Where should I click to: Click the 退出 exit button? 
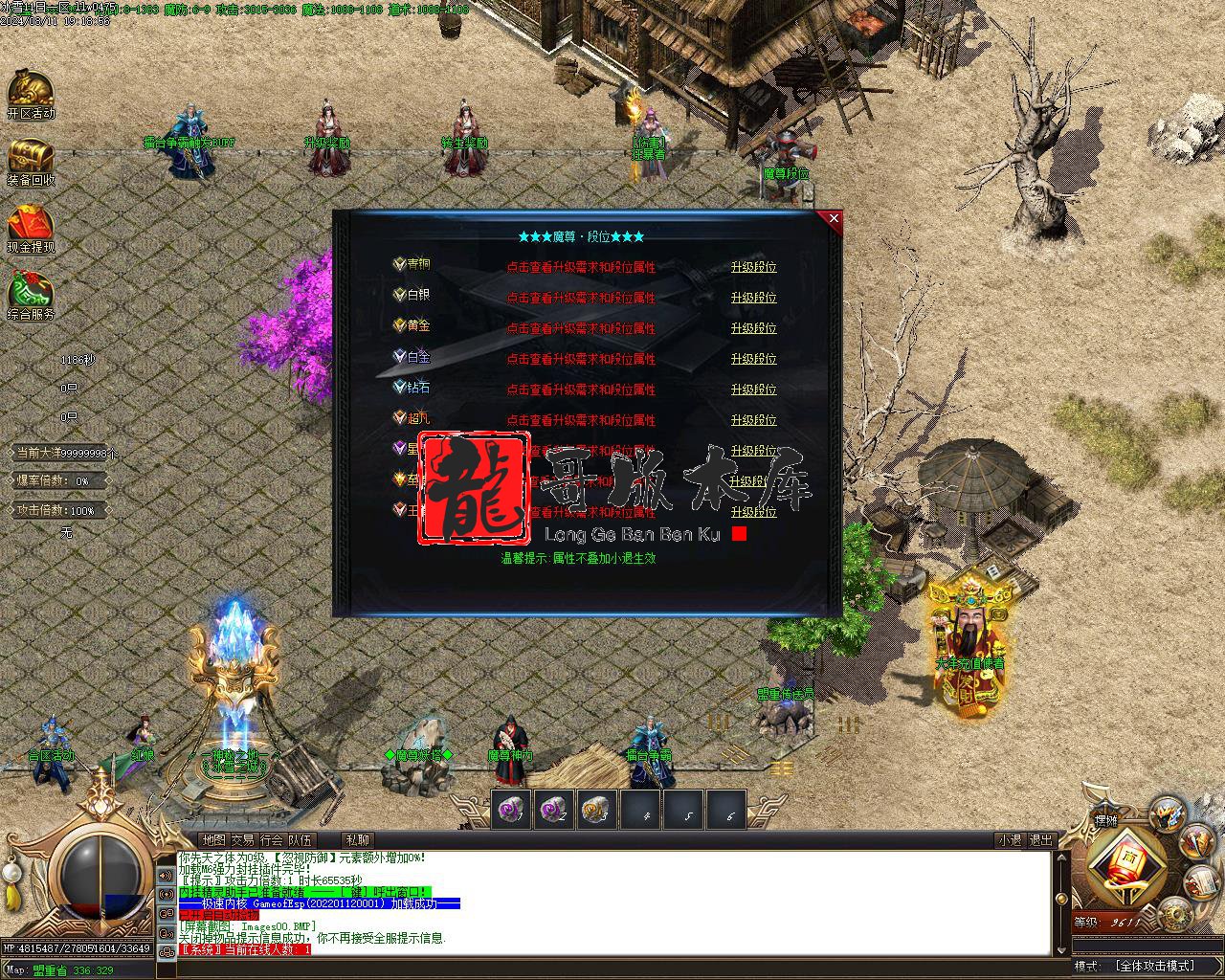point(1040,840)
